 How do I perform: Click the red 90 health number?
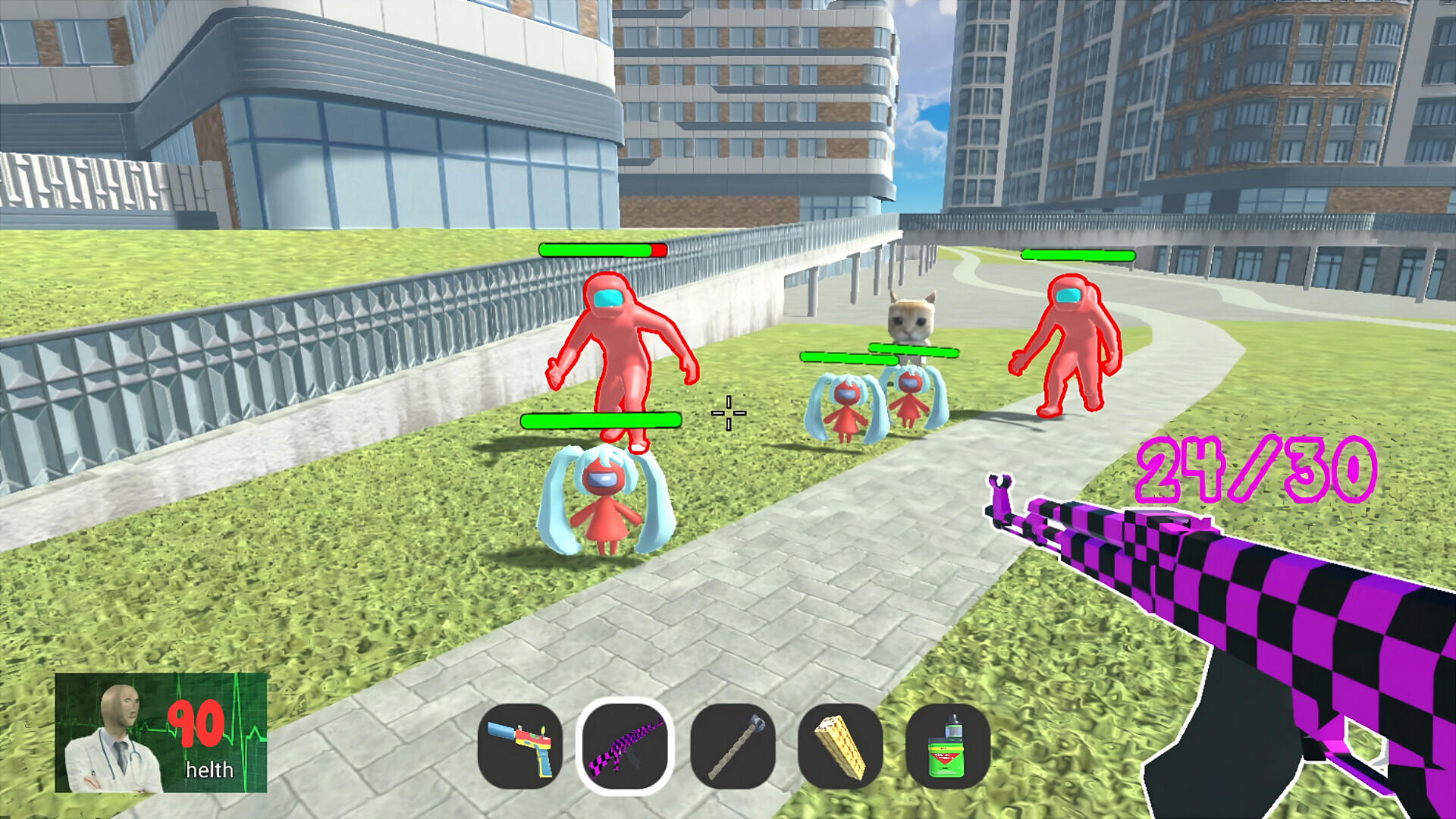[x=197, y=724]
